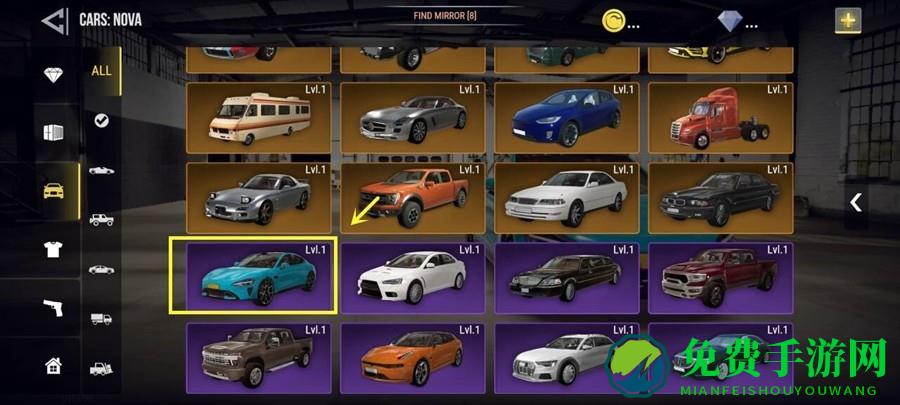Tap the yellow plus button
Viewport: 900px width, 405px height.
click(x=848, y=20)
